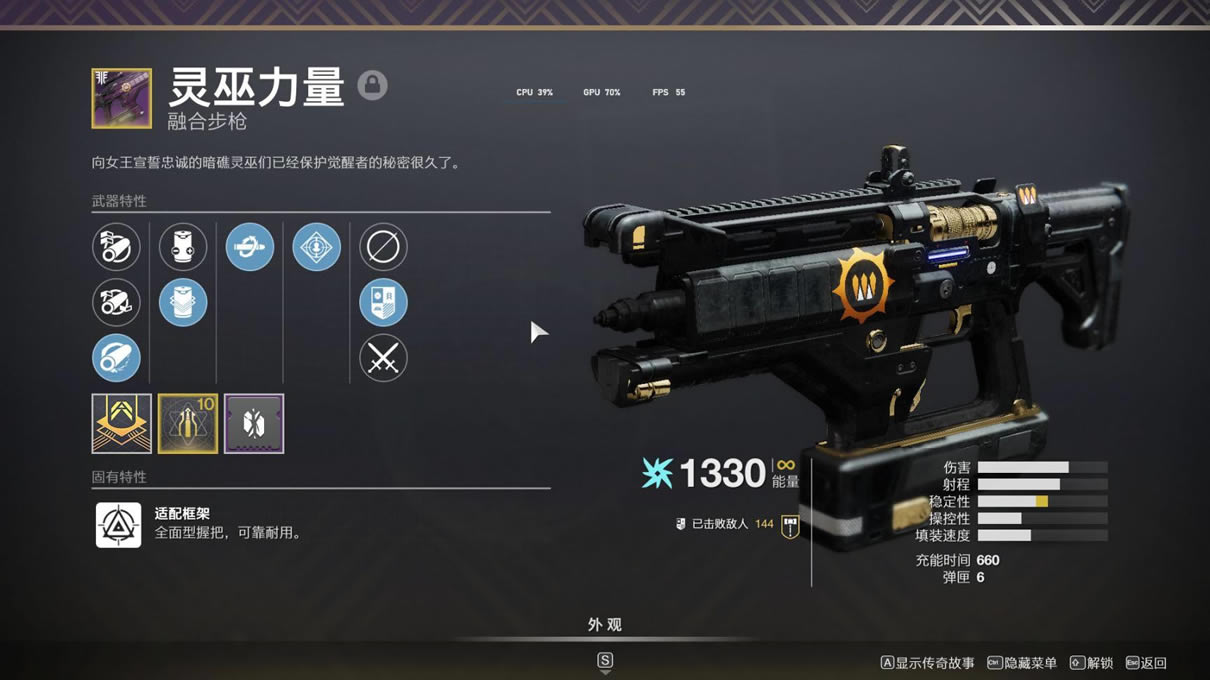Screen dimensions: 1210x680
Task: Select the blue perk with circling arrow
Action: click(x=250, y=246)
